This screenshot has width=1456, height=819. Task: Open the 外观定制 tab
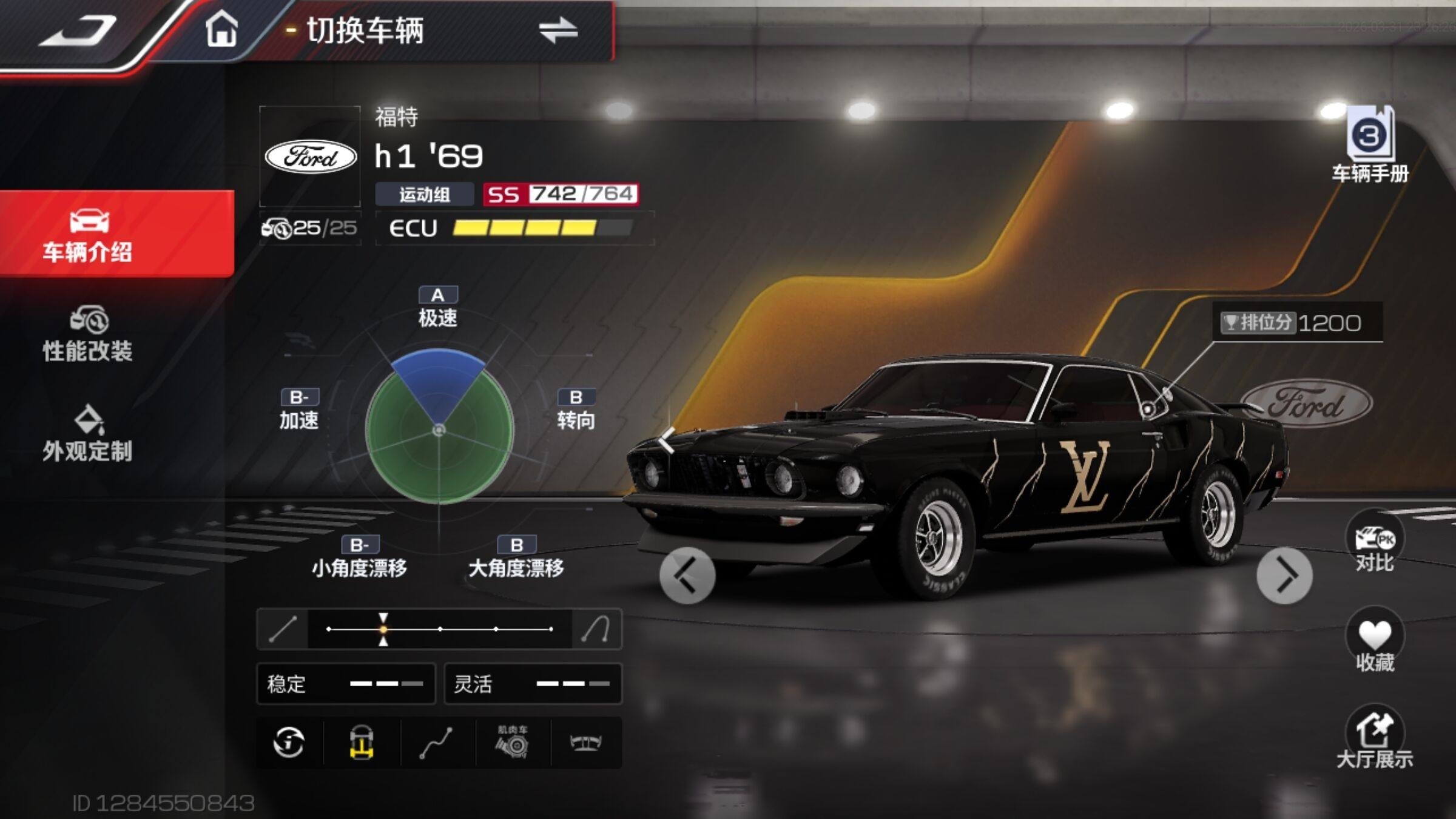pyautogui.click(x=88, y=434)
